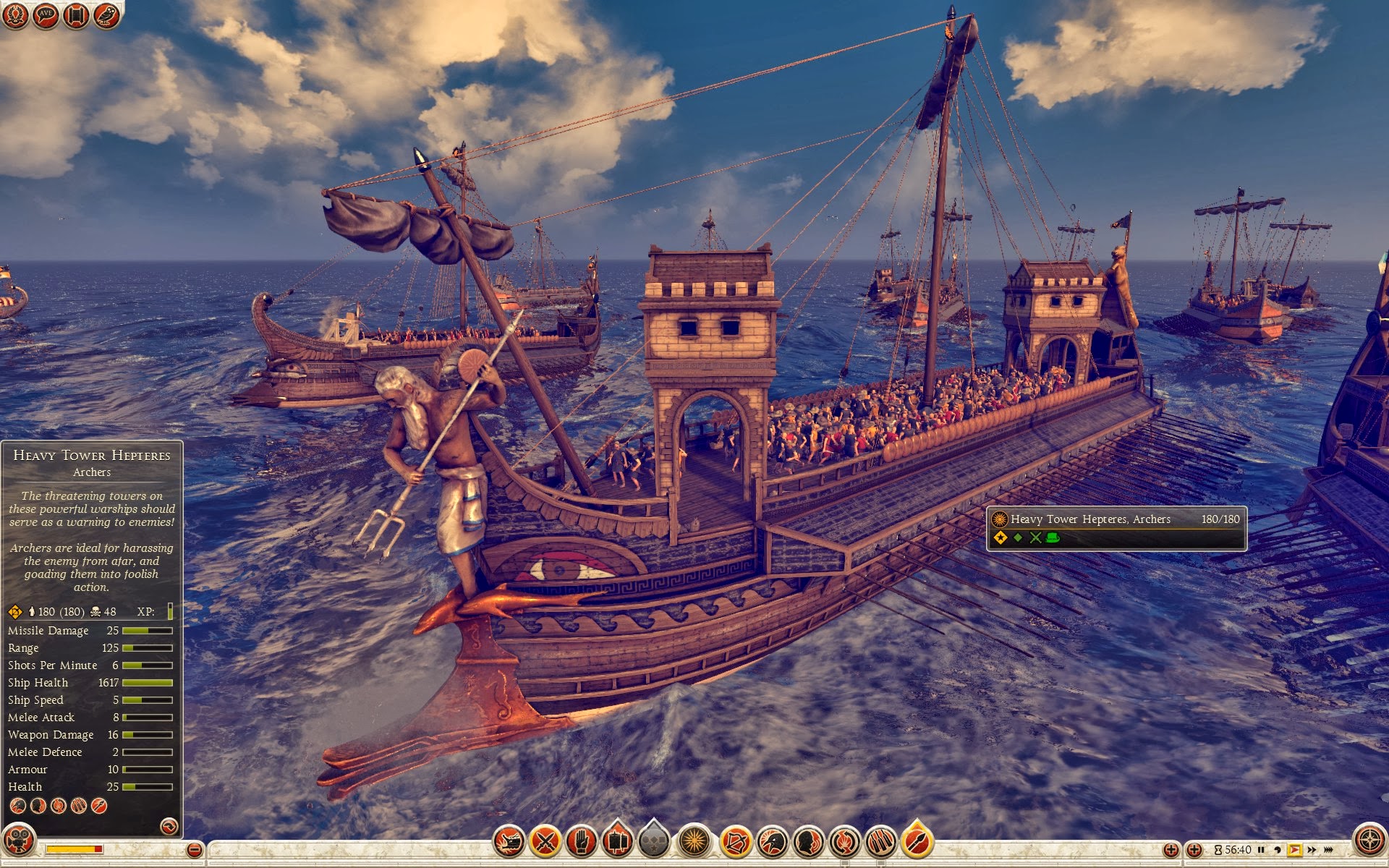Select the three arrows ammunition button
Screen dimensions: 1389x868
pos(880,841)
